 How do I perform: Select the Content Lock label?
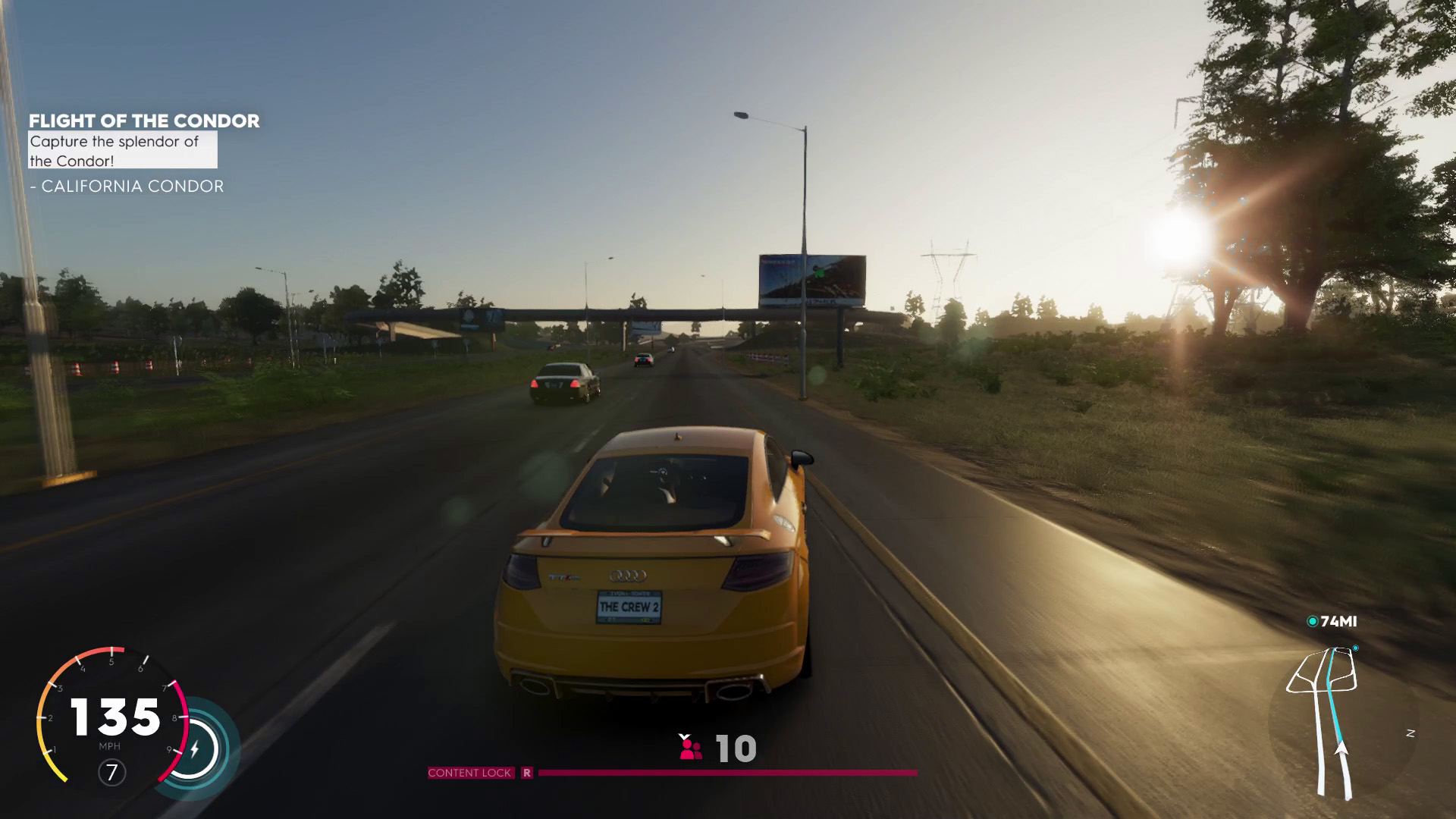pyautogui.click(x=469, y=773)
